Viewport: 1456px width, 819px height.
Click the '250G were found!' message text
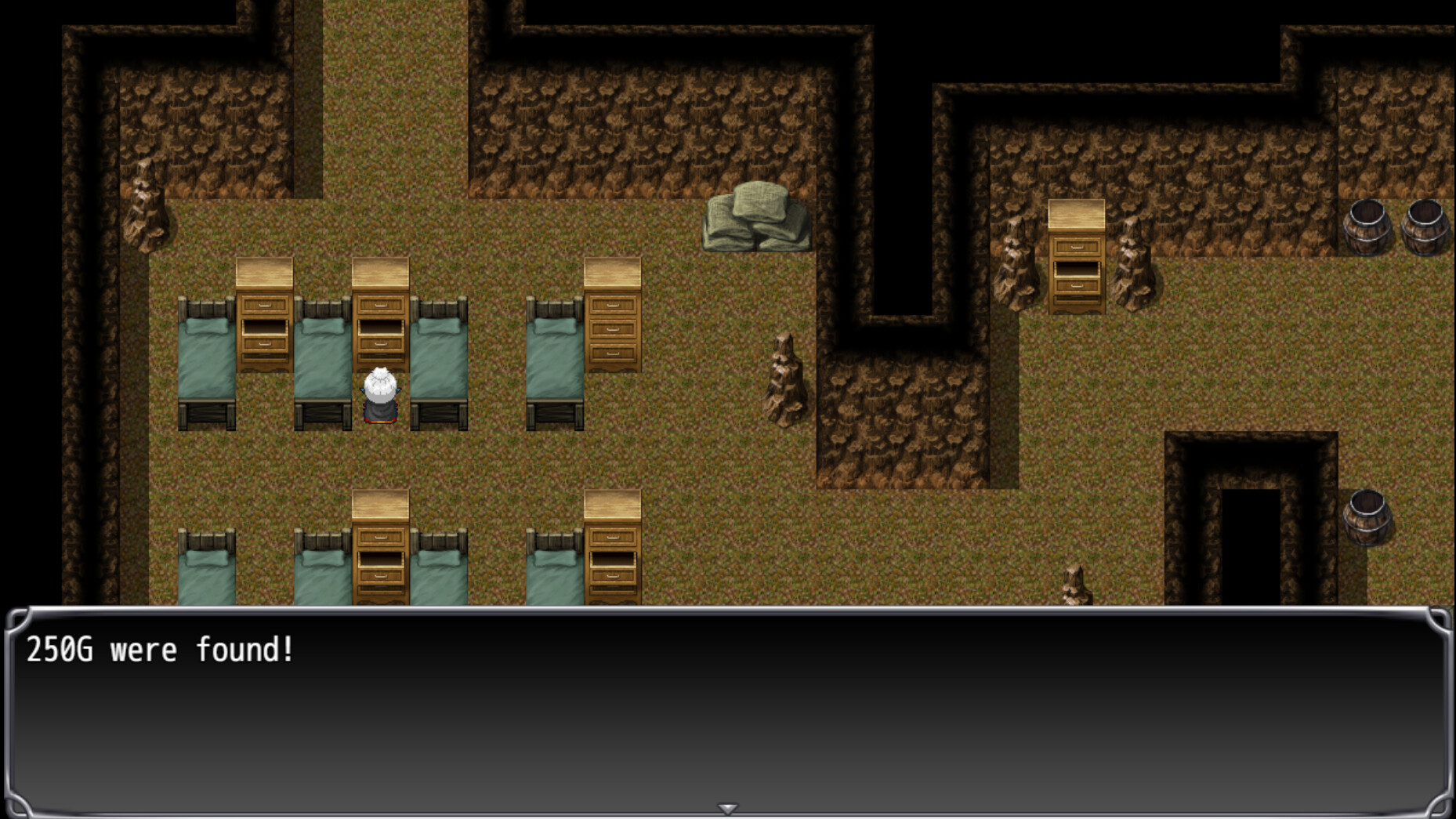tap(161, 648)
